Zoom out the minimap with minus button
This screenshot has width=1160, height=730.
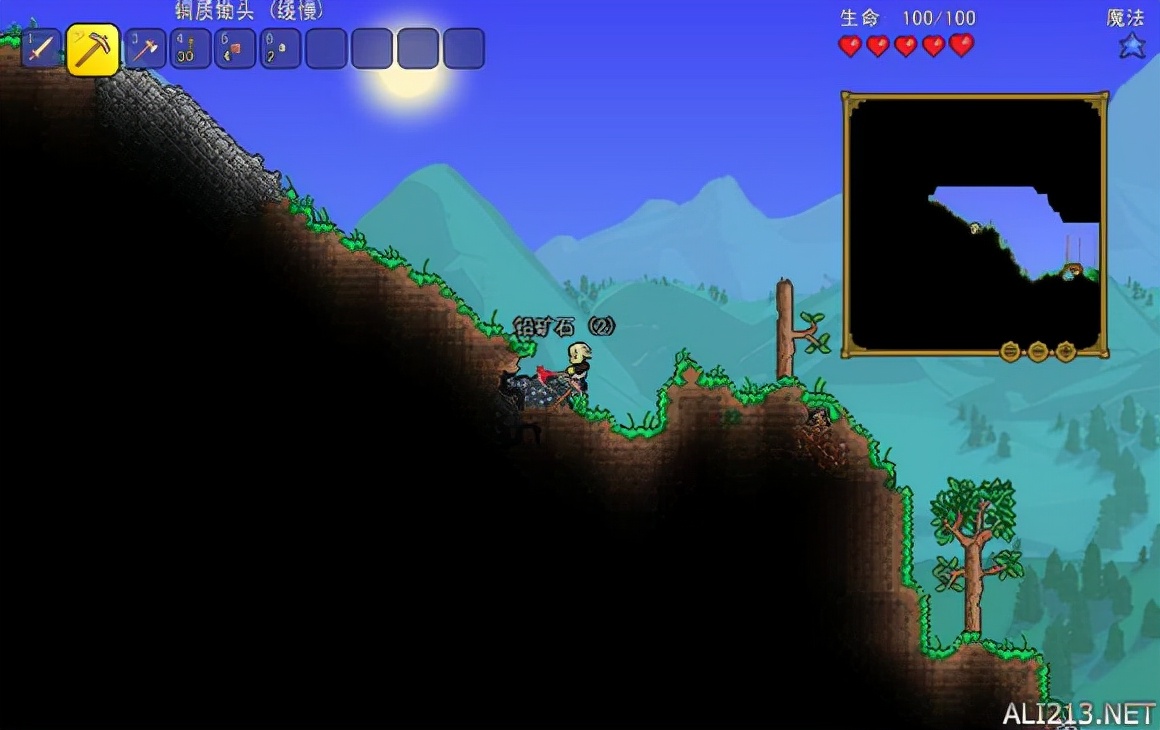click(x=1011, y=351)
